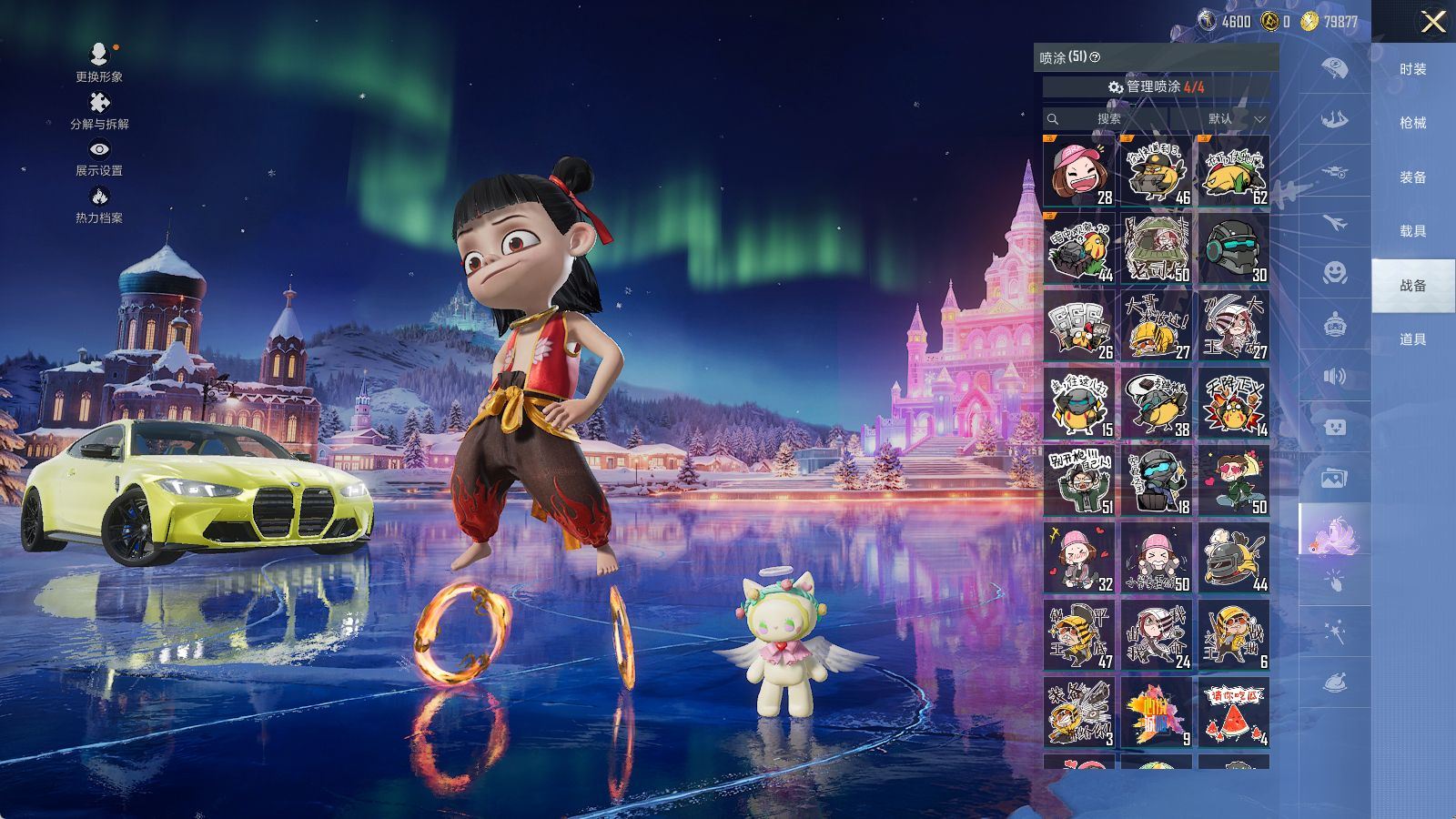
Task: Pick the level-3 helmet chicken spray numbered 44
Action: click(1233, 558)
